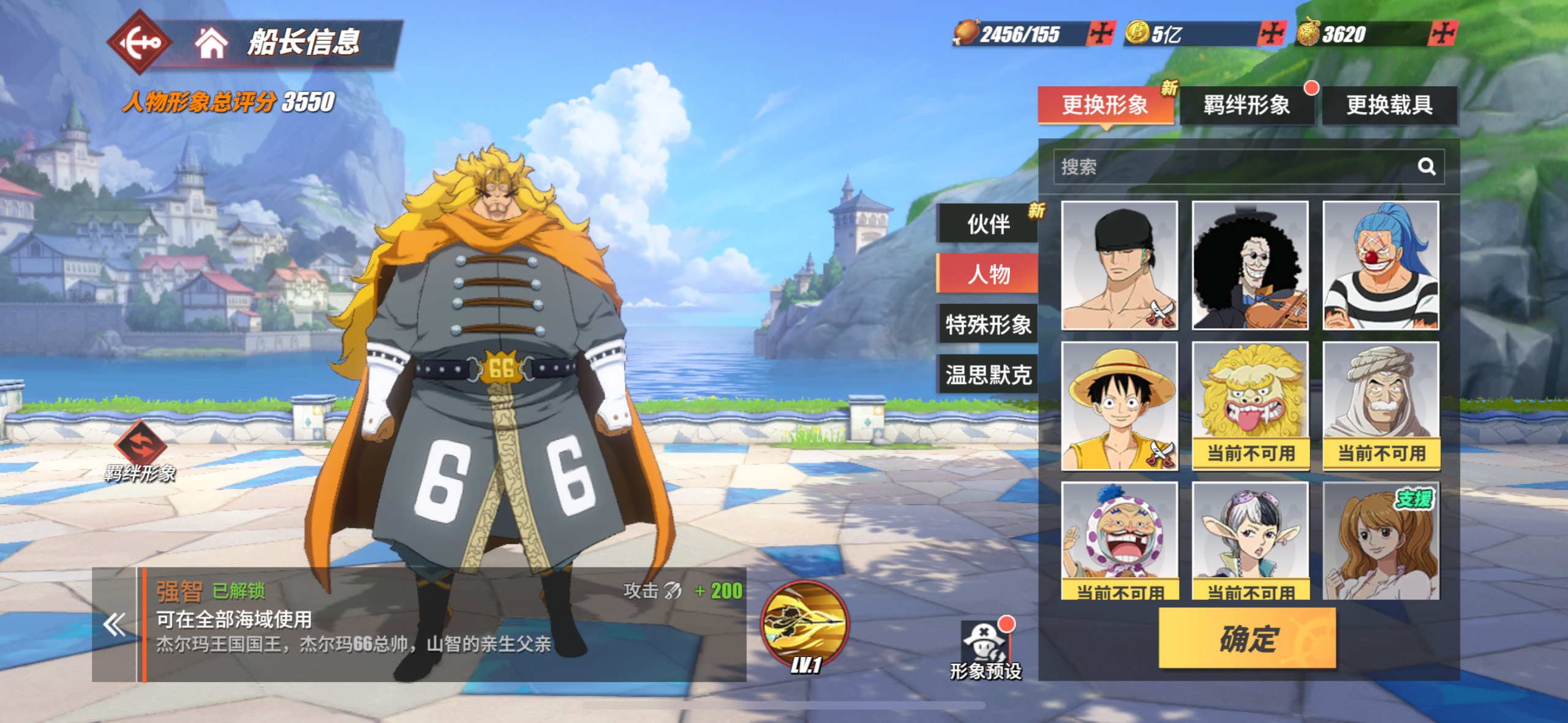The height and width of the screenshot is (723, 1568).
Task: Confirm with the yellow 确定 button
Action: click(1247, 638)
